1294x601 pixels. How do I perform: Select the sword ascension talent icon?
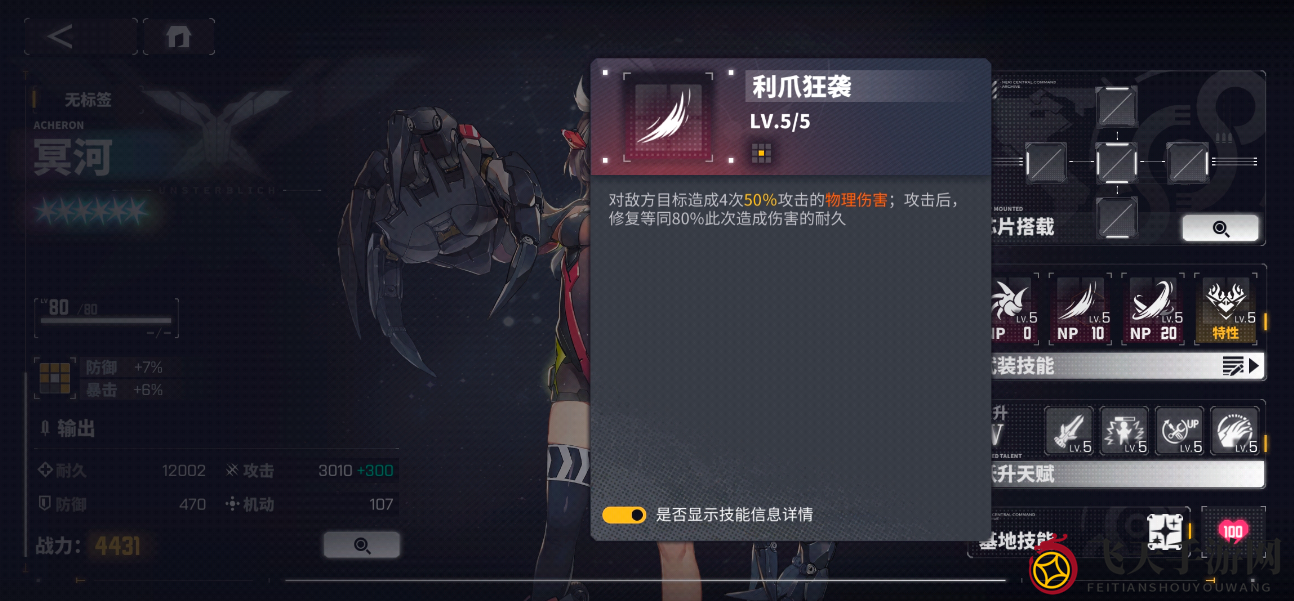click(1069, 432)
